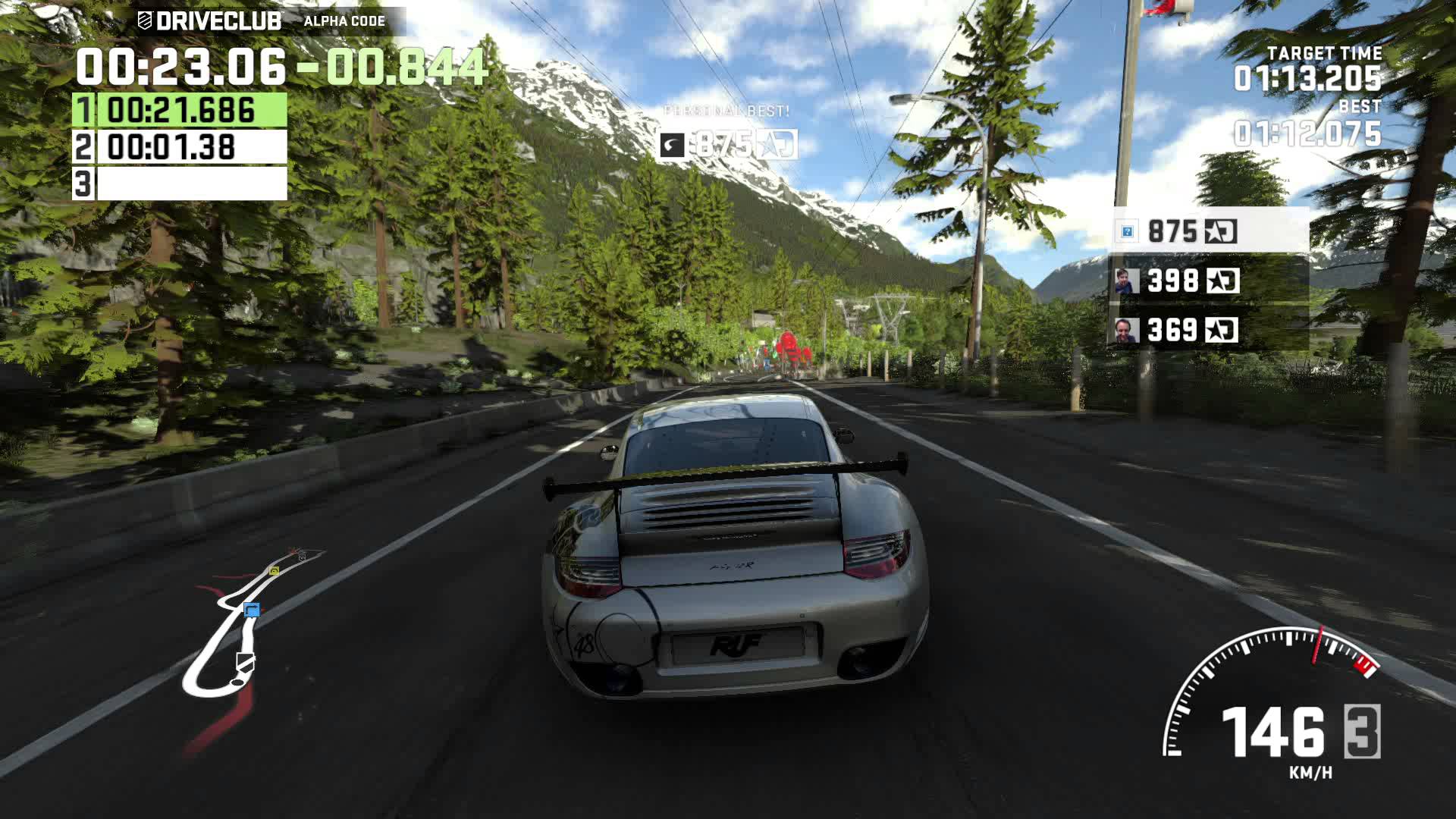Select the 369 points leaderboard row
The image size is (1456, 819).
pyautogui.click(x=1209, y=330)
